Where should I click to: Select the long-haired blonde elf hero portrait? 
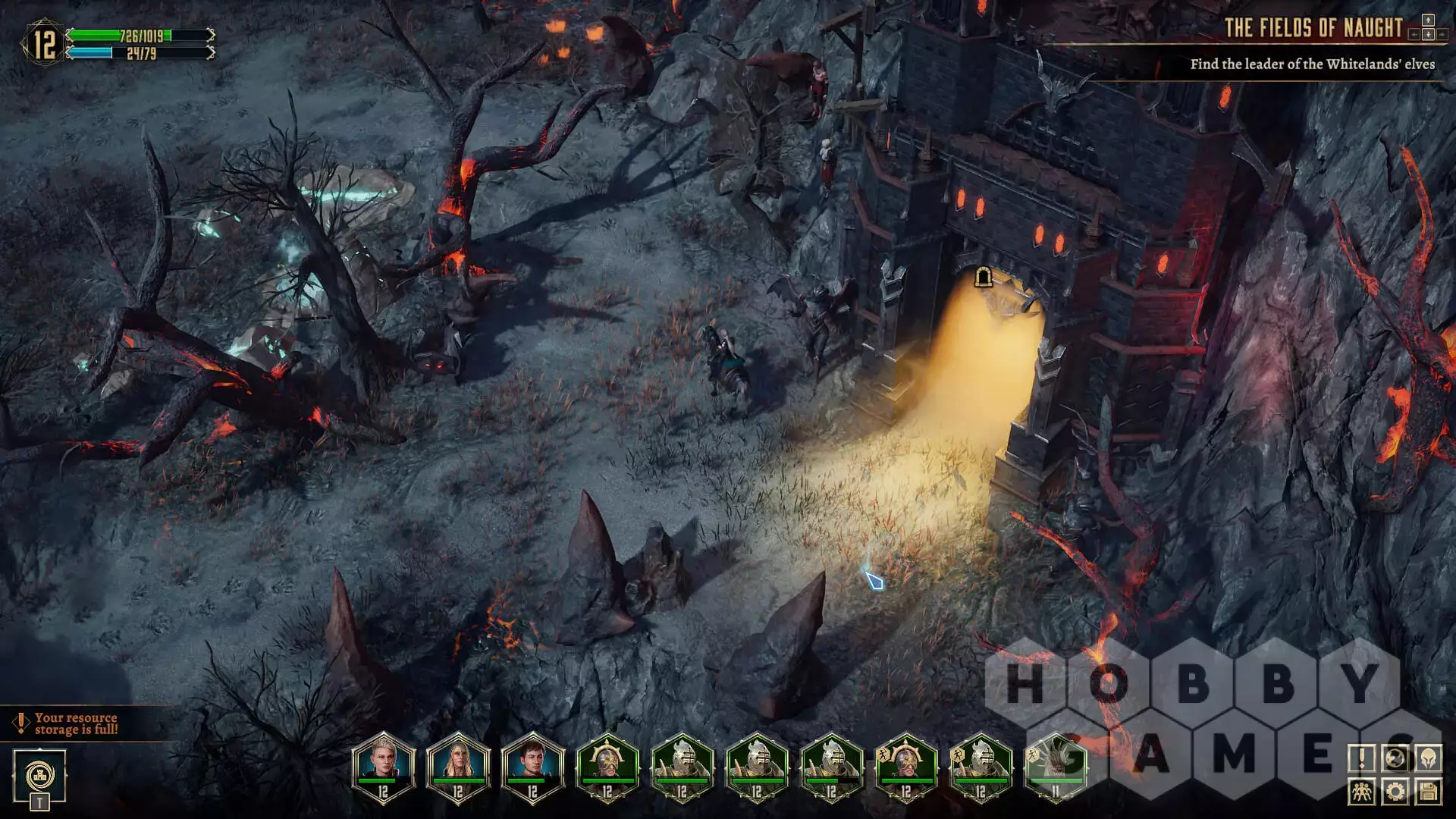(x=458, y=766)
